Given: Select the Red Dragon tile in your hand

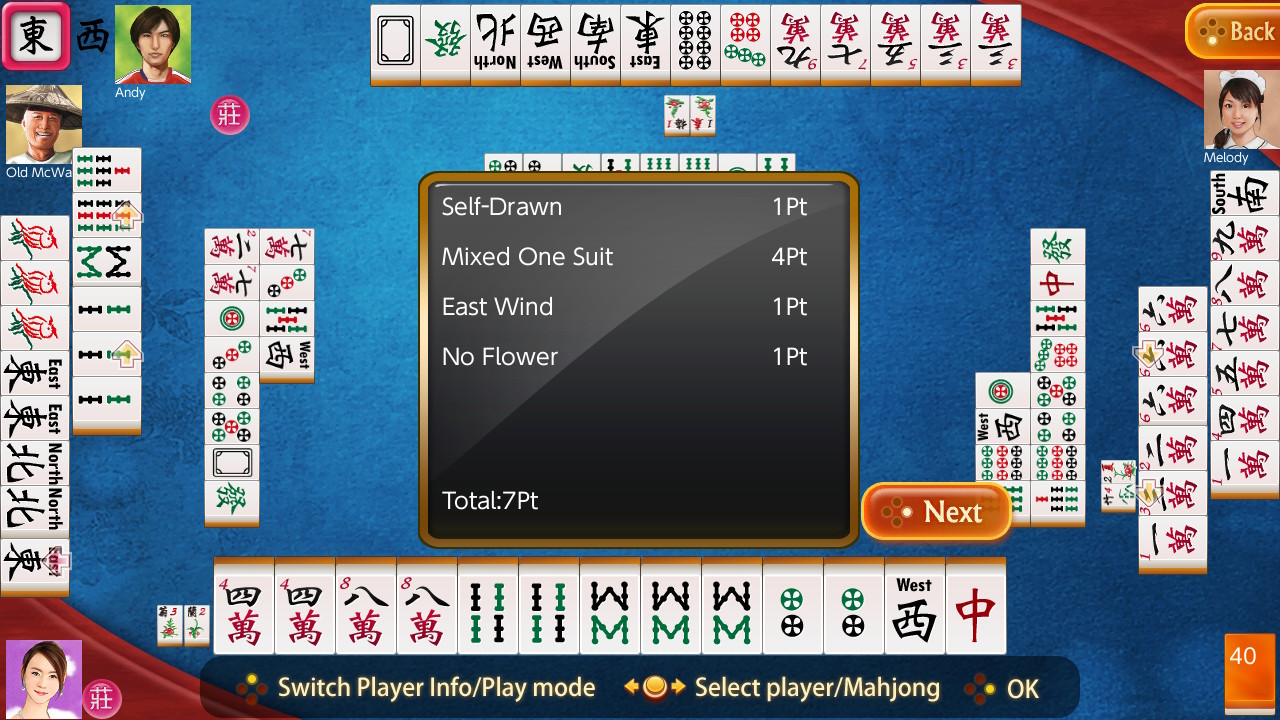Looking at the screenshot, I should click(975, 608).
